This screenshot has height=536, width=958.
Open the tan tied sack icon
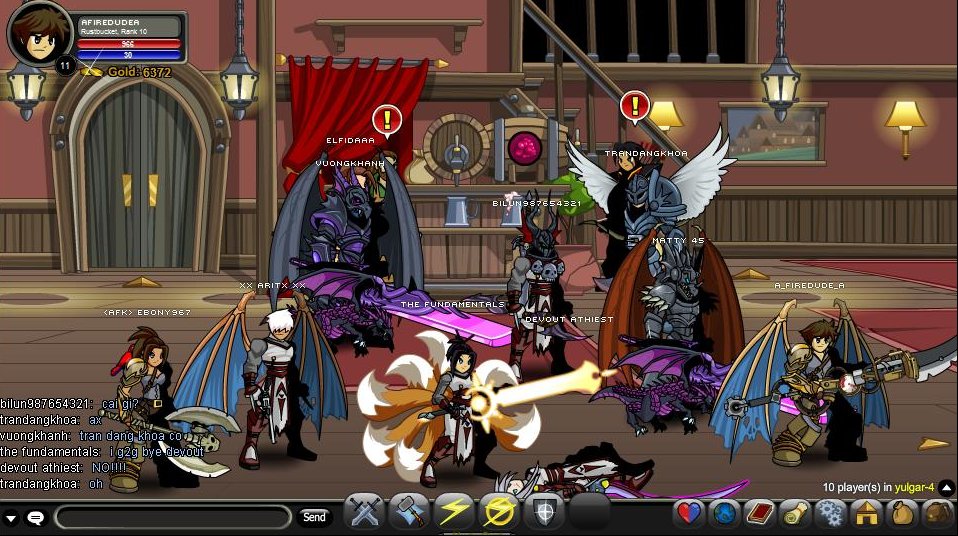click(x=900, y=514)
